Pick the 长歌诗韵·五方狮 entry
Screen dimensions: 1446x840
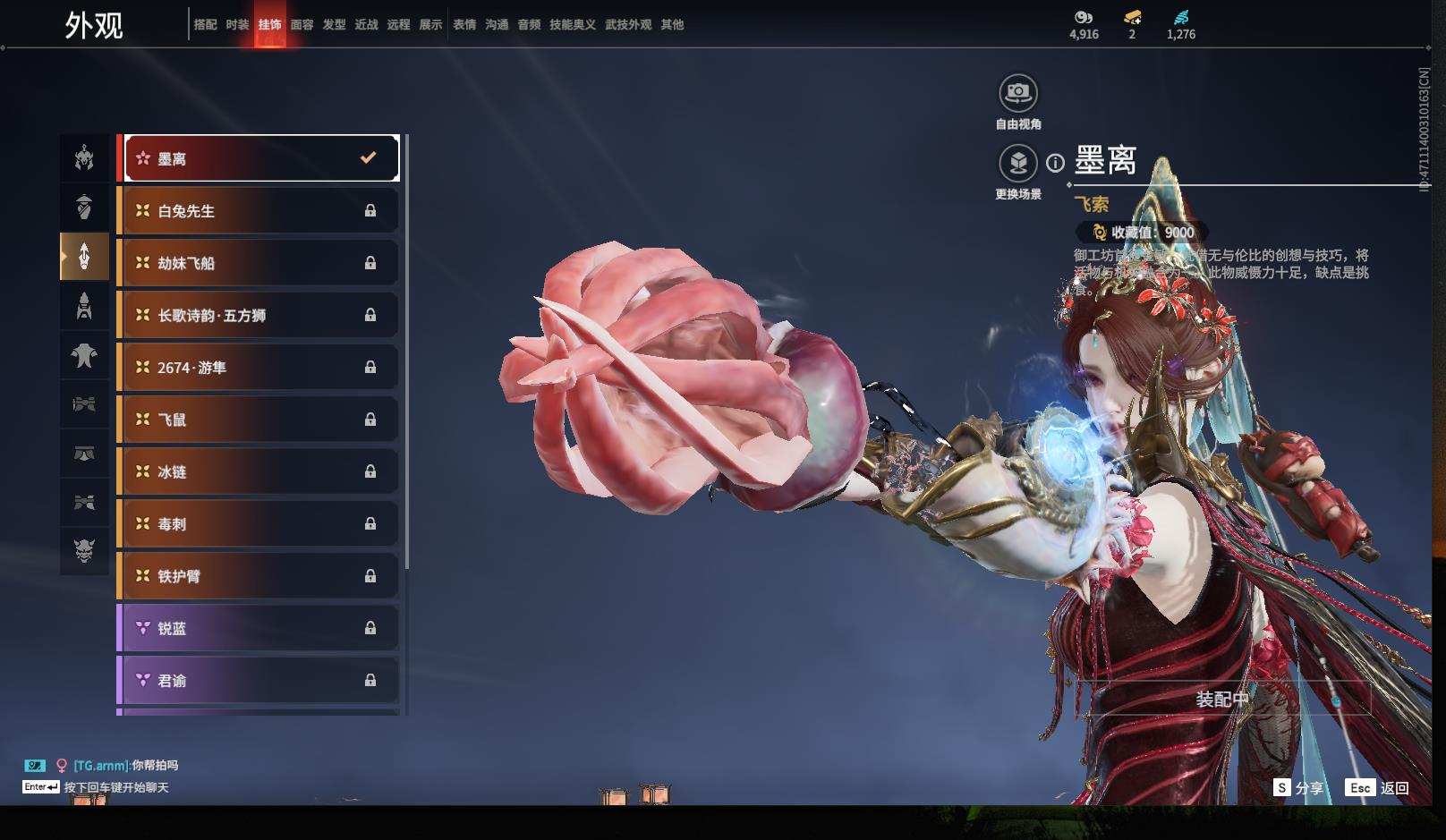click(258, 315)
